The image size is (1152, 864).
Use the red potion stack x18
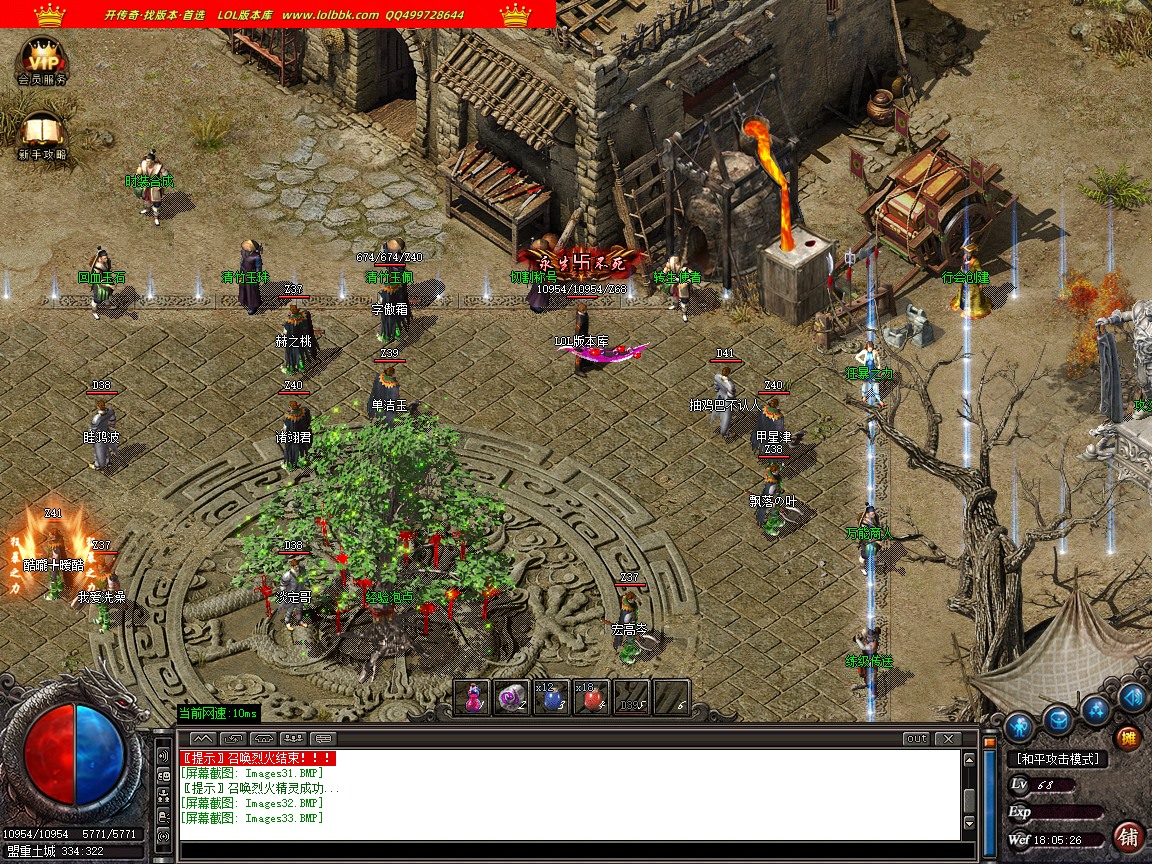tap(591, 698)
